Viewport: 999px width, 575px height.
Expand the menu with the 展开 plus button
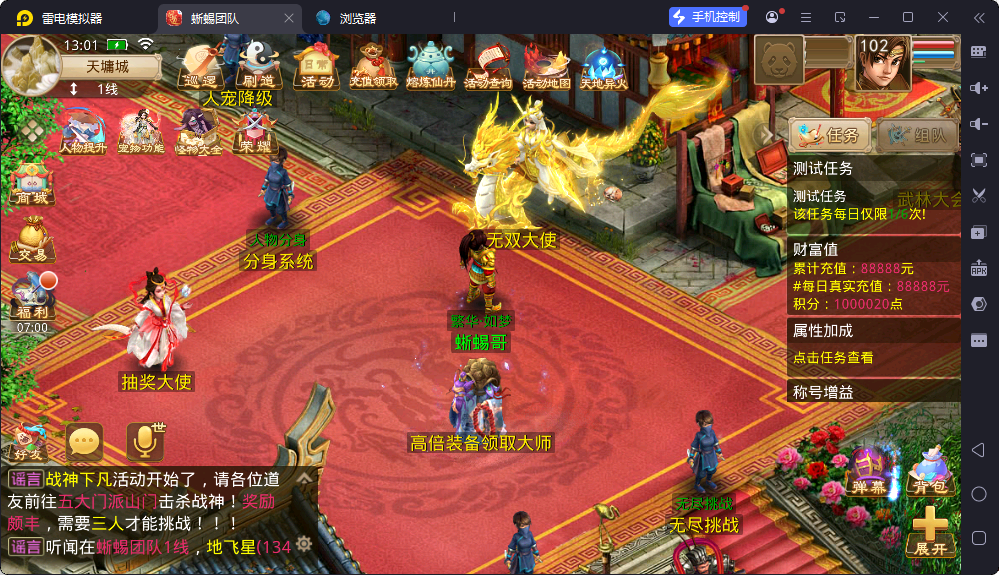pyautogui.click(x=929, y=531)
